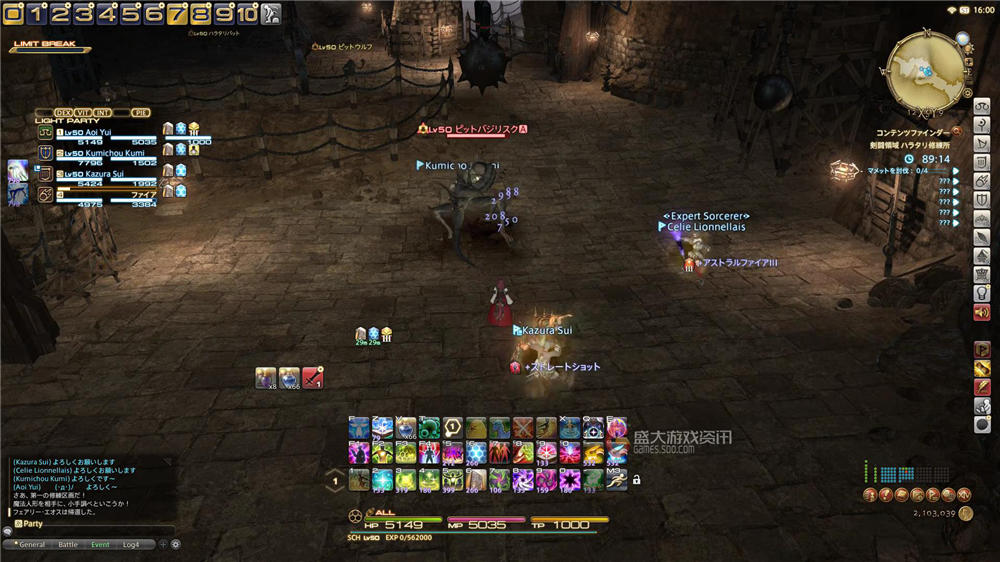
Task: Switch to the Battle chat tab
Action: click(68, 545)
